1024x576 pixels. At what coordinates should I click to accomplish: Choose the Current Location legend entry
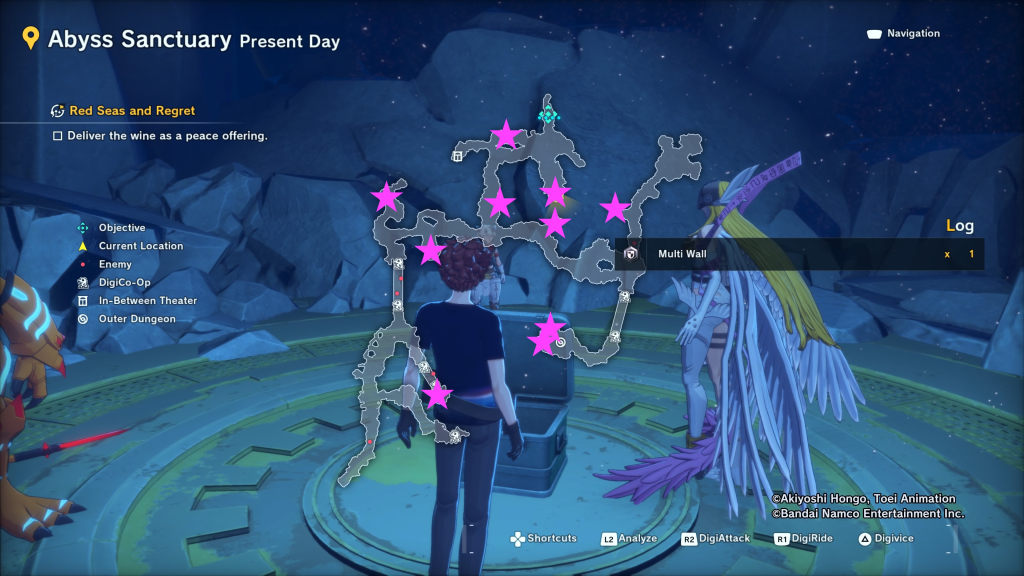tap(140, 246)
